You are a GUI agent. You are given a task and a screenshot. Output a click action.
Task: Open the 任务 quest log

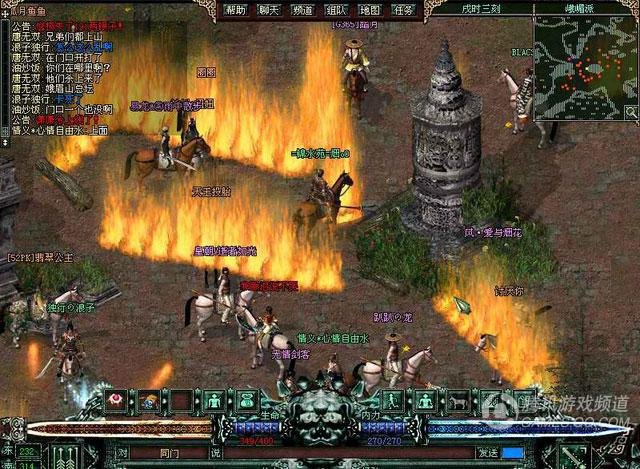pyautogui.click(x=402, y=9)
